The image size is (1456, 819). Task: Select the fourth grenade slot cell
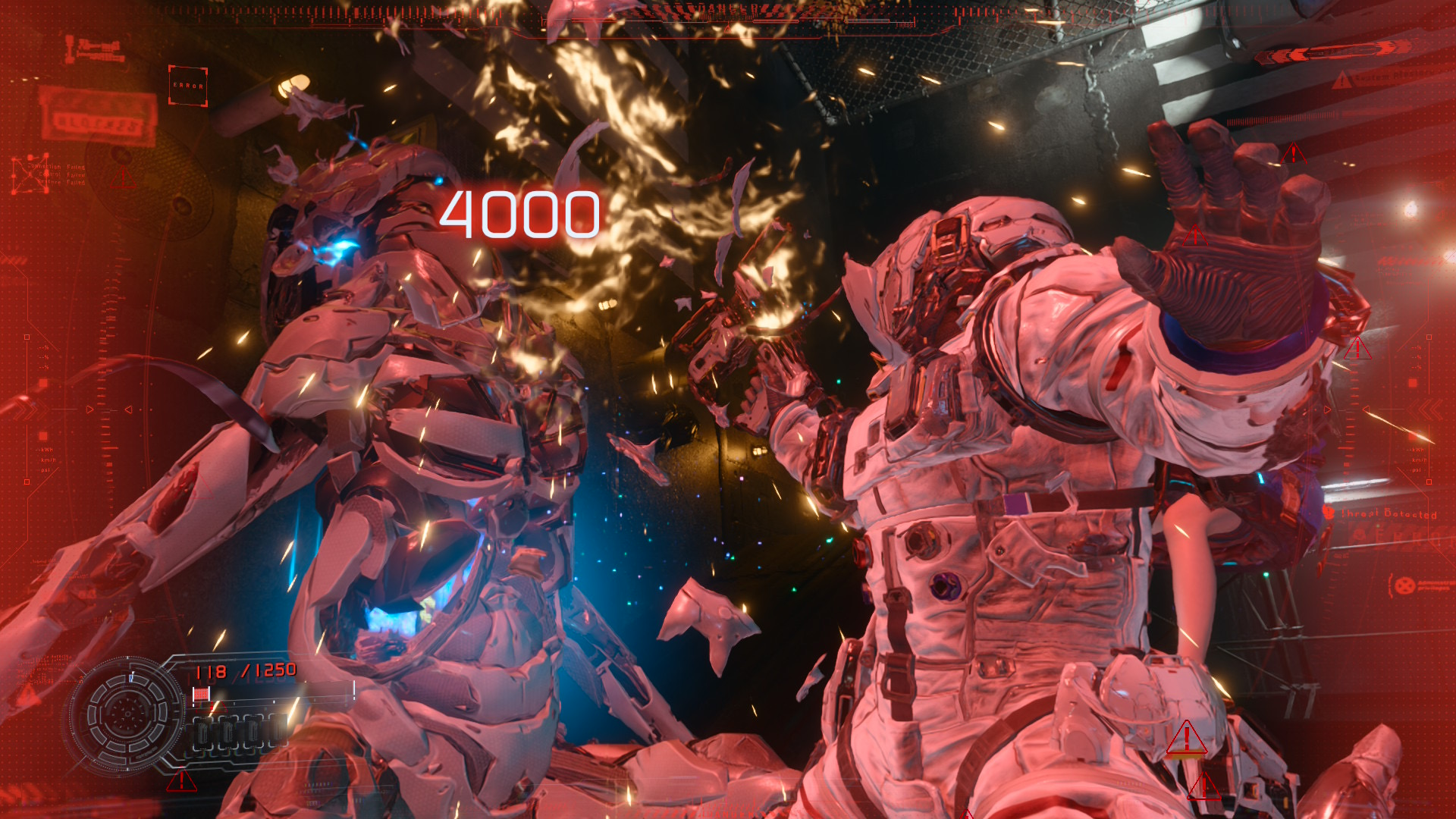(x=279, y=733)
